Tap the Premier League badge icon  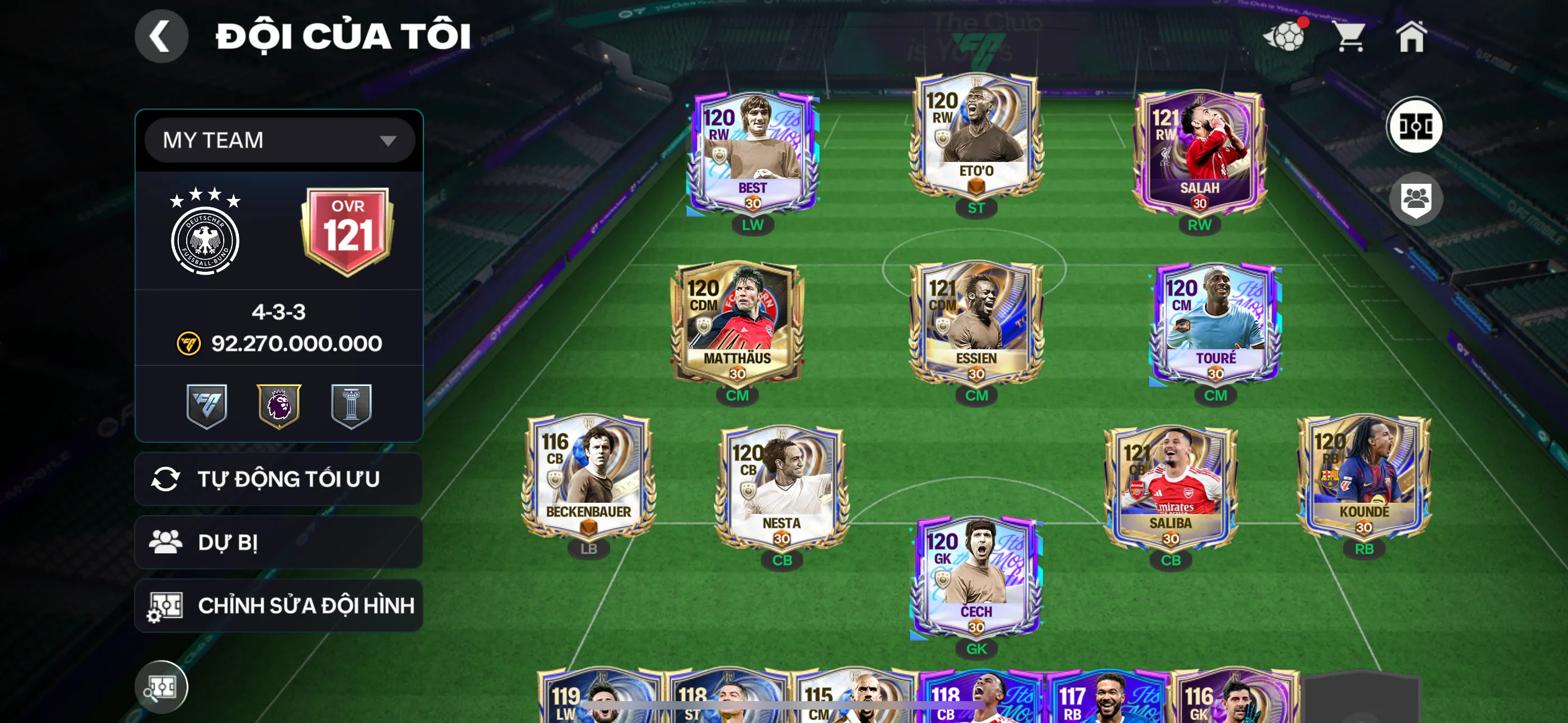tap(279, 405)
